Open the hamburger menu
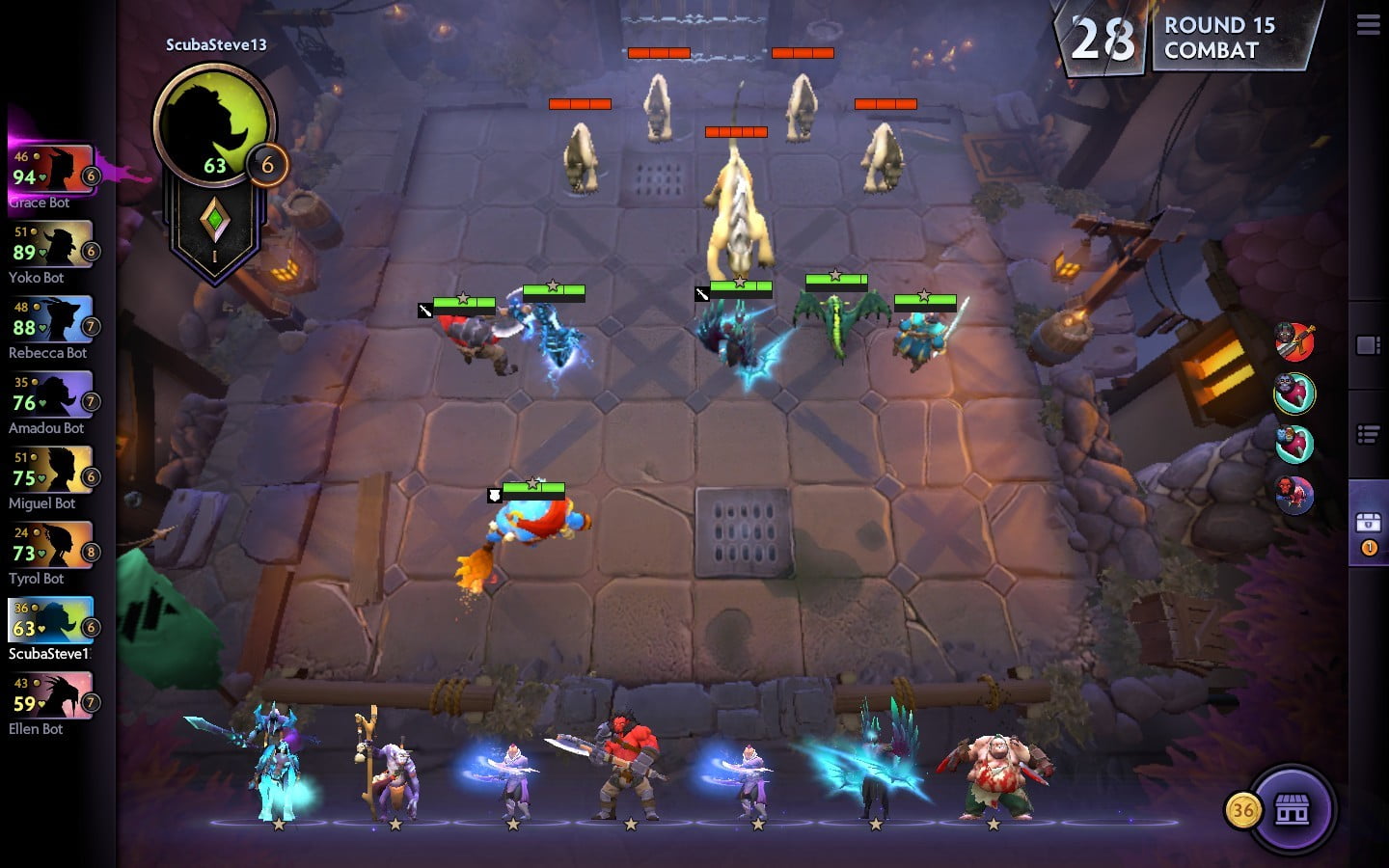The height and width of the screenshot is (868, 1389). tap(1368, 25)
